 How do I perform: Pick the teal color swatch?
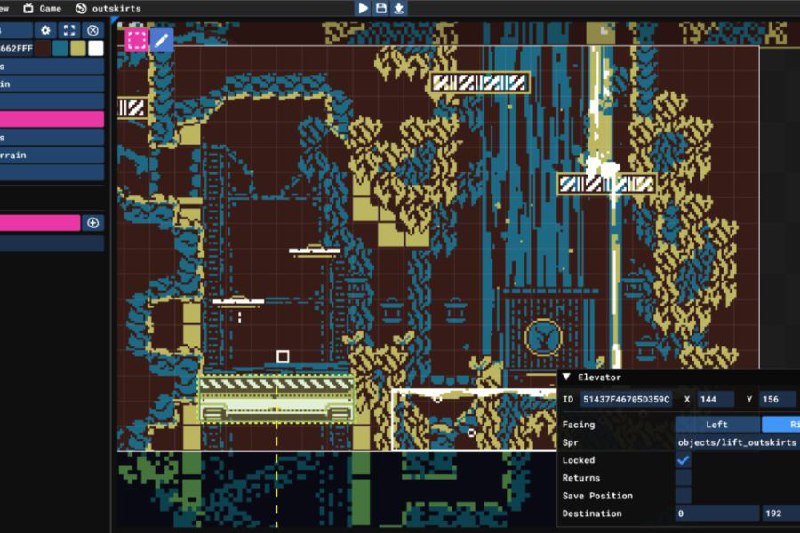(x=61, y=48)
